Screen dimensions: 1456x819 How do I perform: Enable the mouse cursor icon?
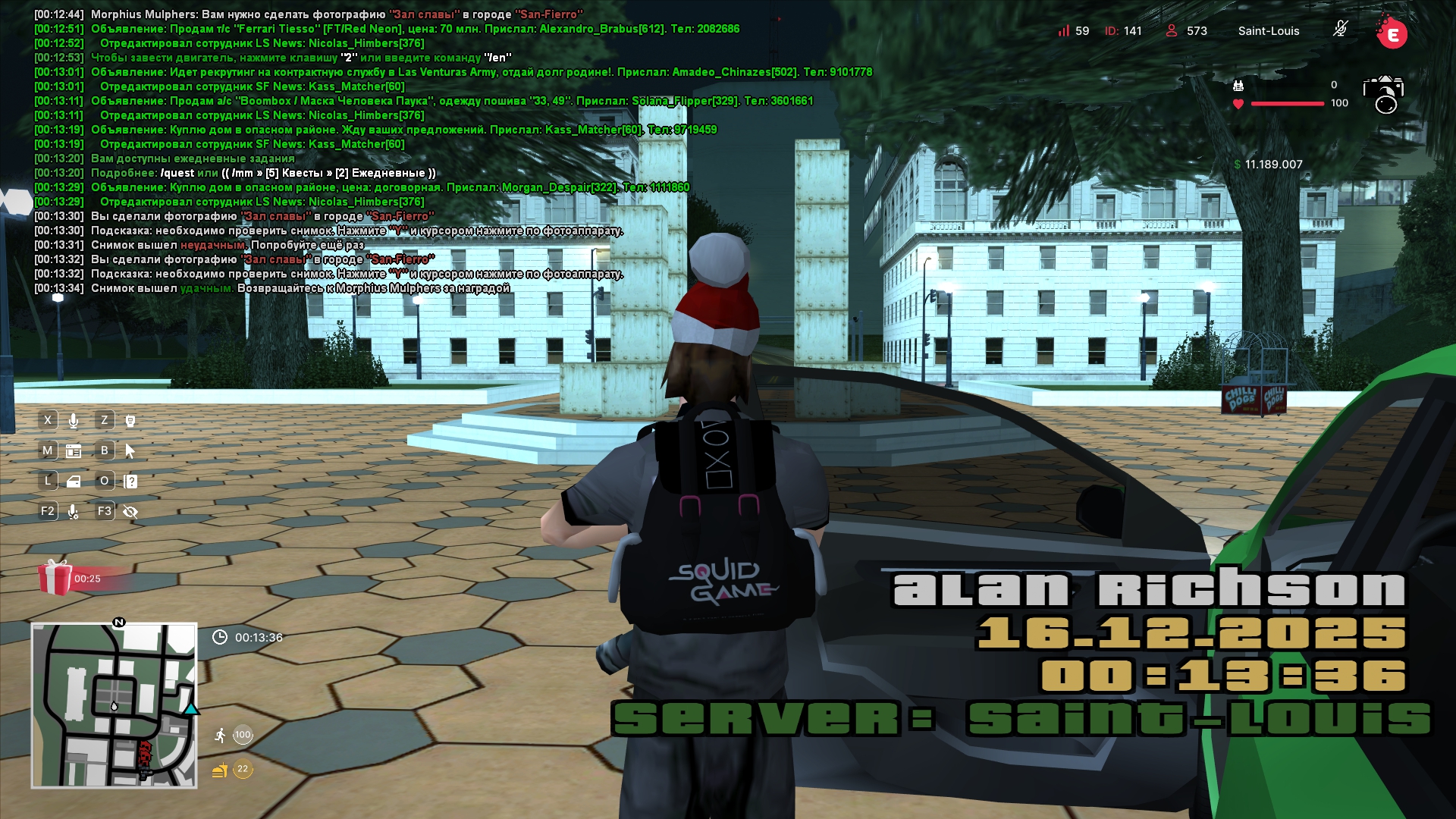coord(130,451)
